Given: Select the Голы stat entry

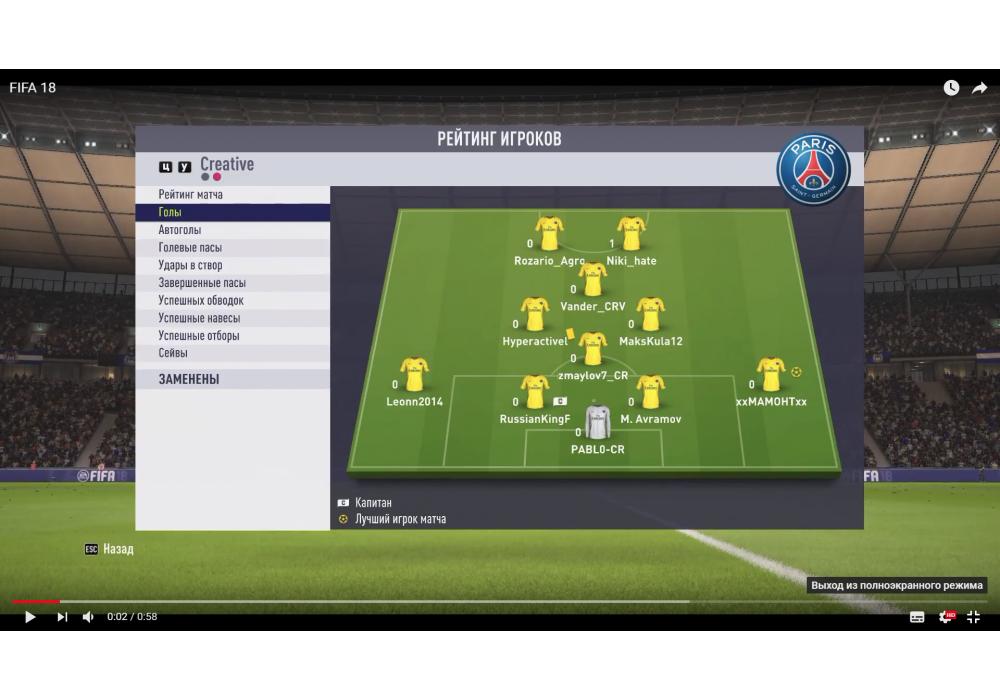Looking at the screenshot, I should pos(170,213).
